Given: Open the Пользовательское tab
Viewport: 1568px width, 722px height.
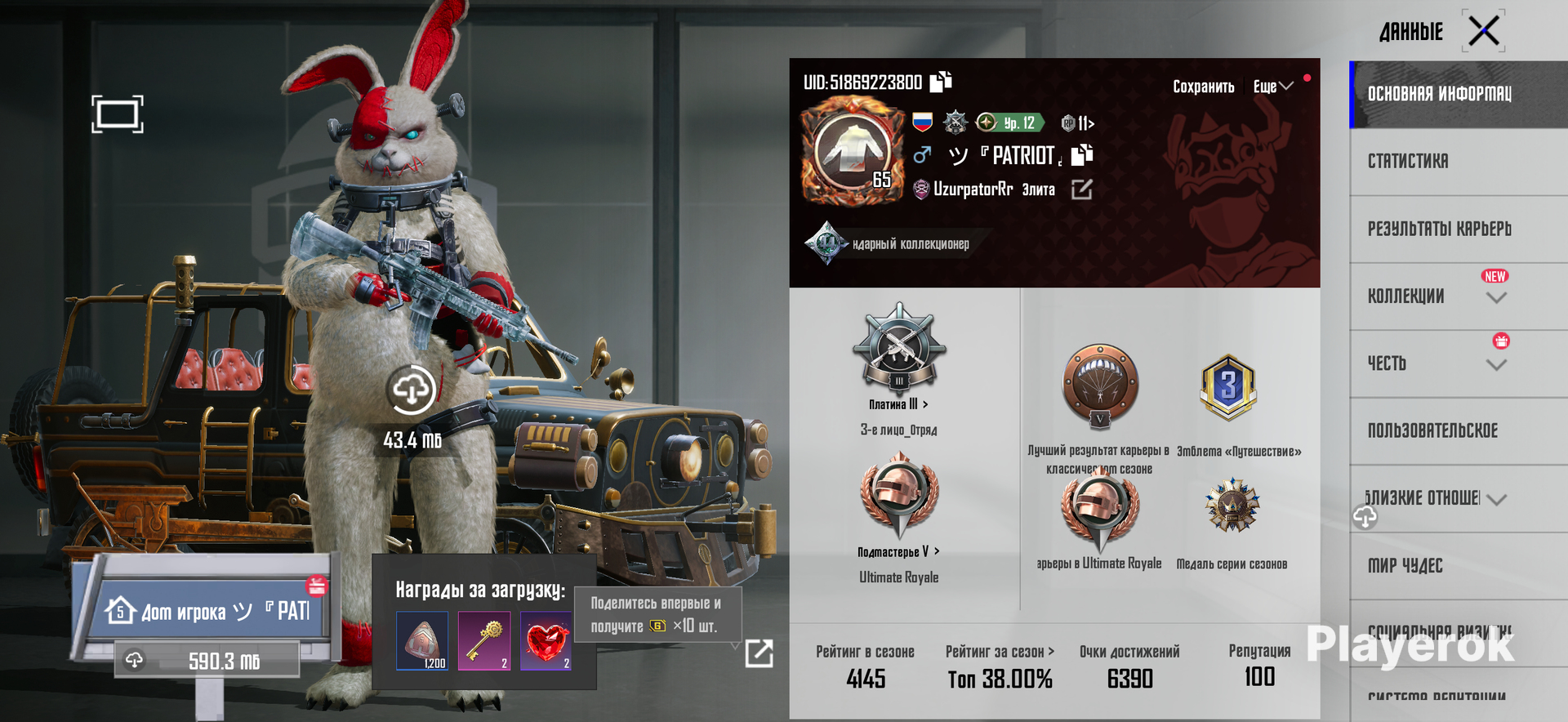Looking at the screenshot, I should point(1432,431).
